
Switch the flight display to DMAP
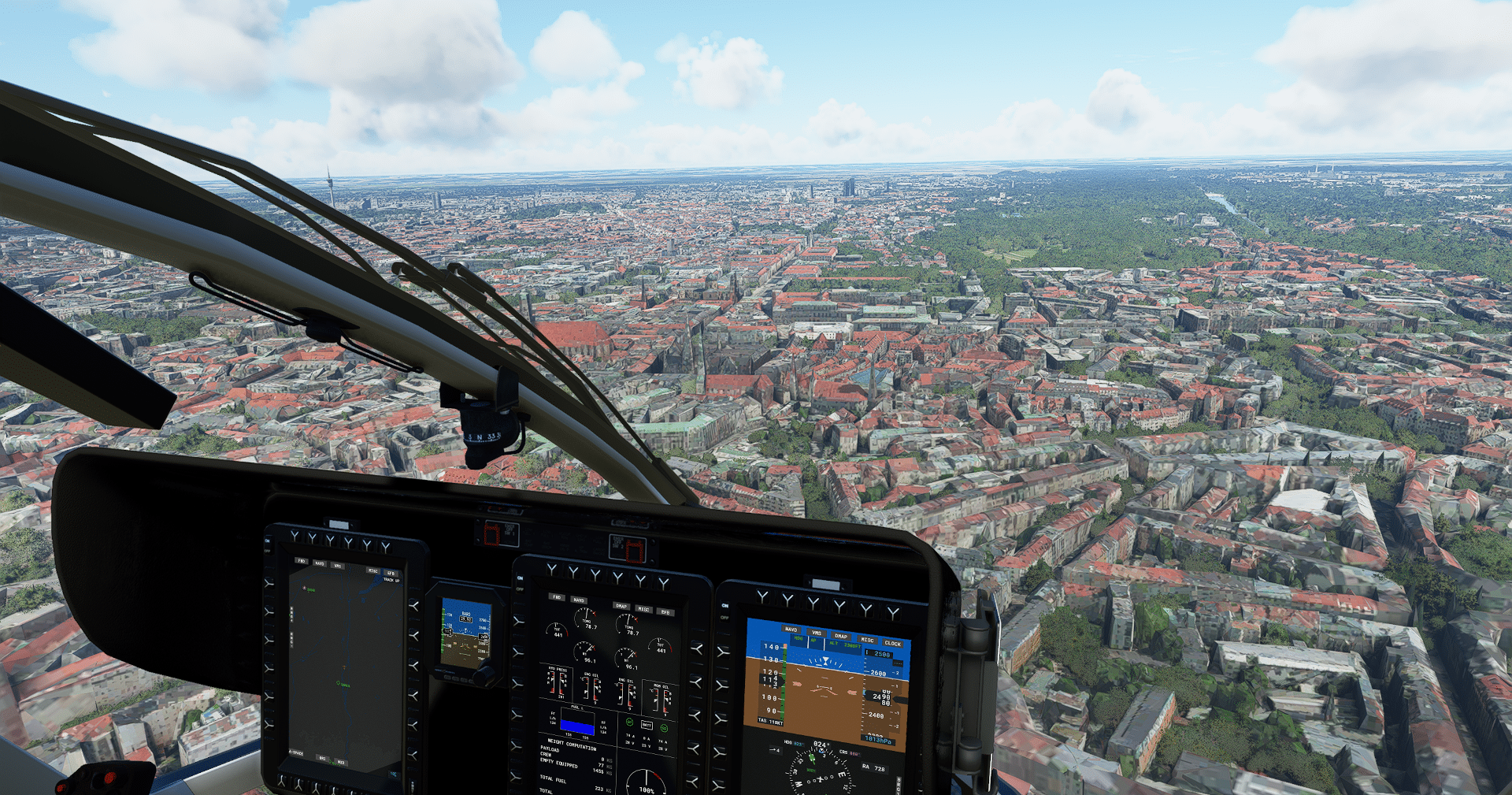coord(841,636)
